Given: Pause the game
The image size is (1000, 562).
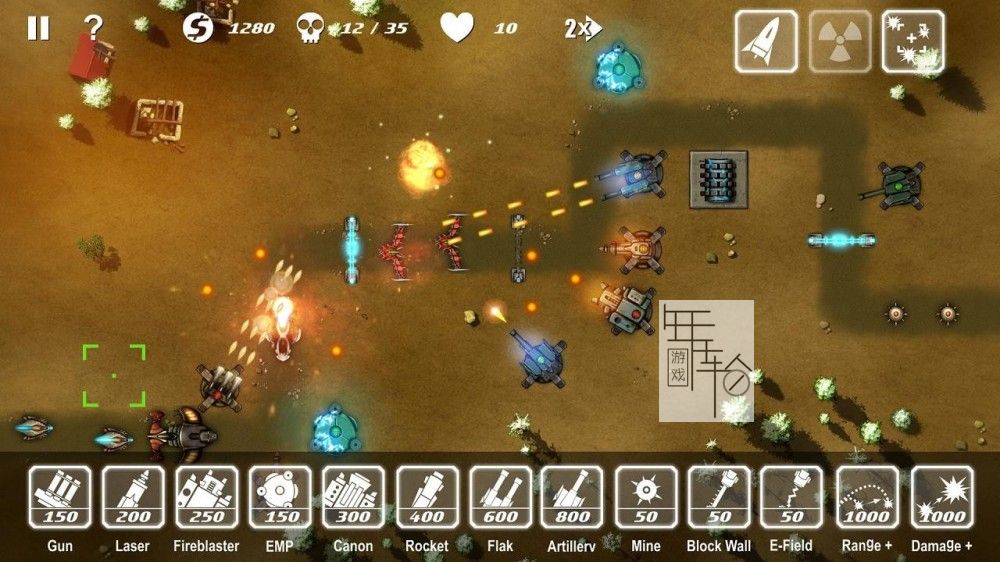Looking at the screenshot, I should coord(38,28).
